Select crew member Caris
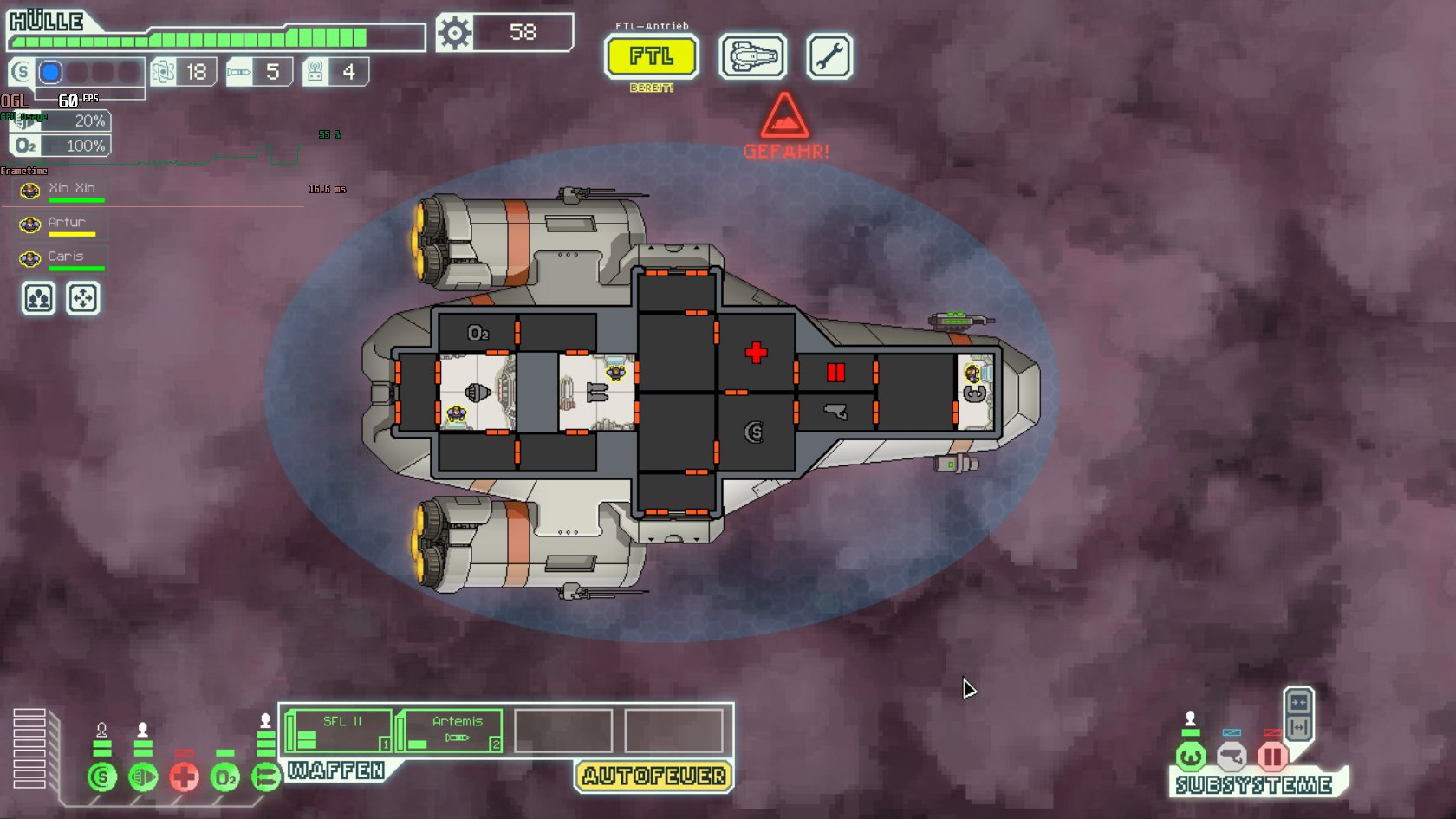Screen dimensions: 1456x819 point(62,258)
